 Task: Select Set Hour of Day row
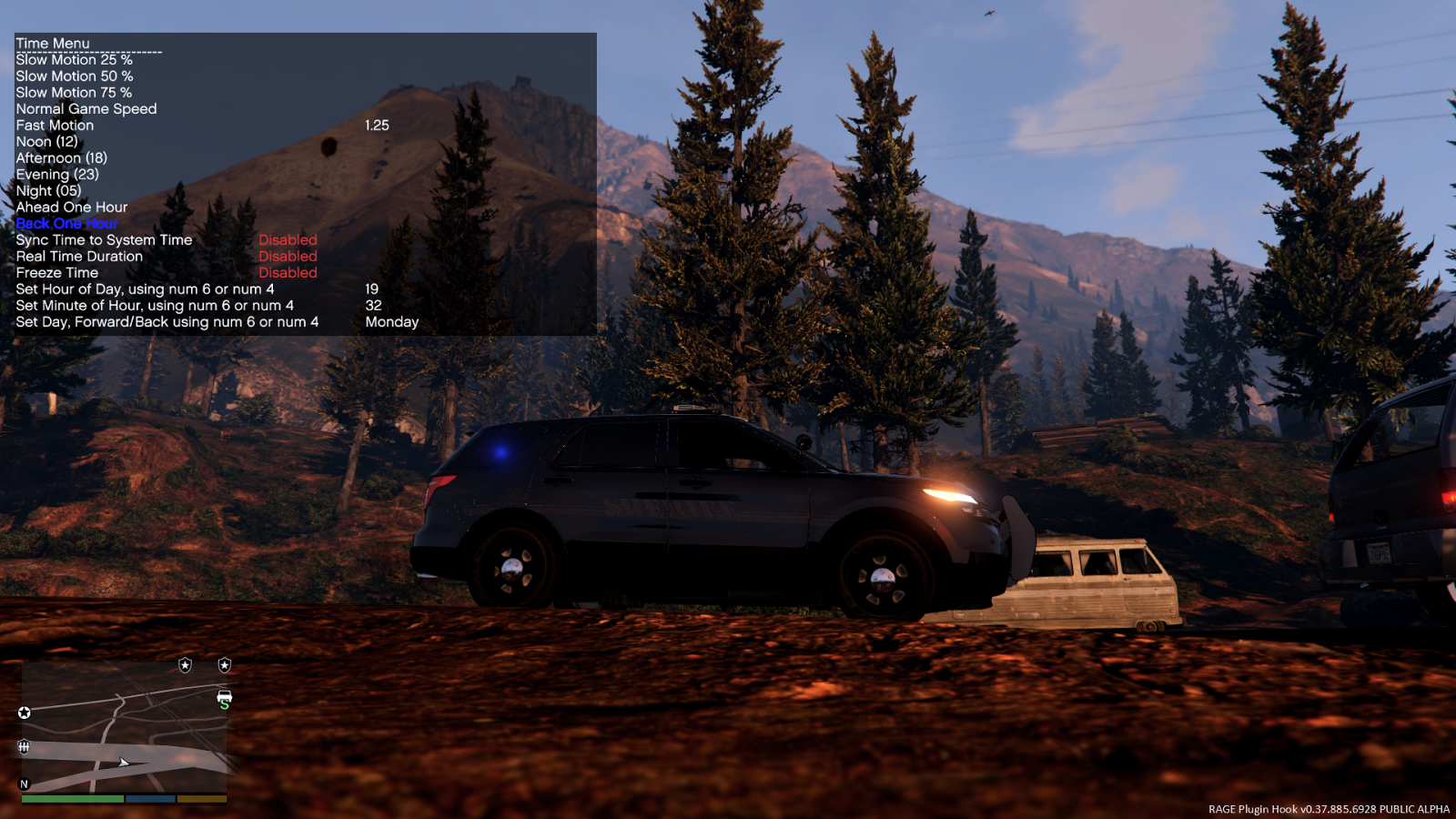tap(145, 289)
